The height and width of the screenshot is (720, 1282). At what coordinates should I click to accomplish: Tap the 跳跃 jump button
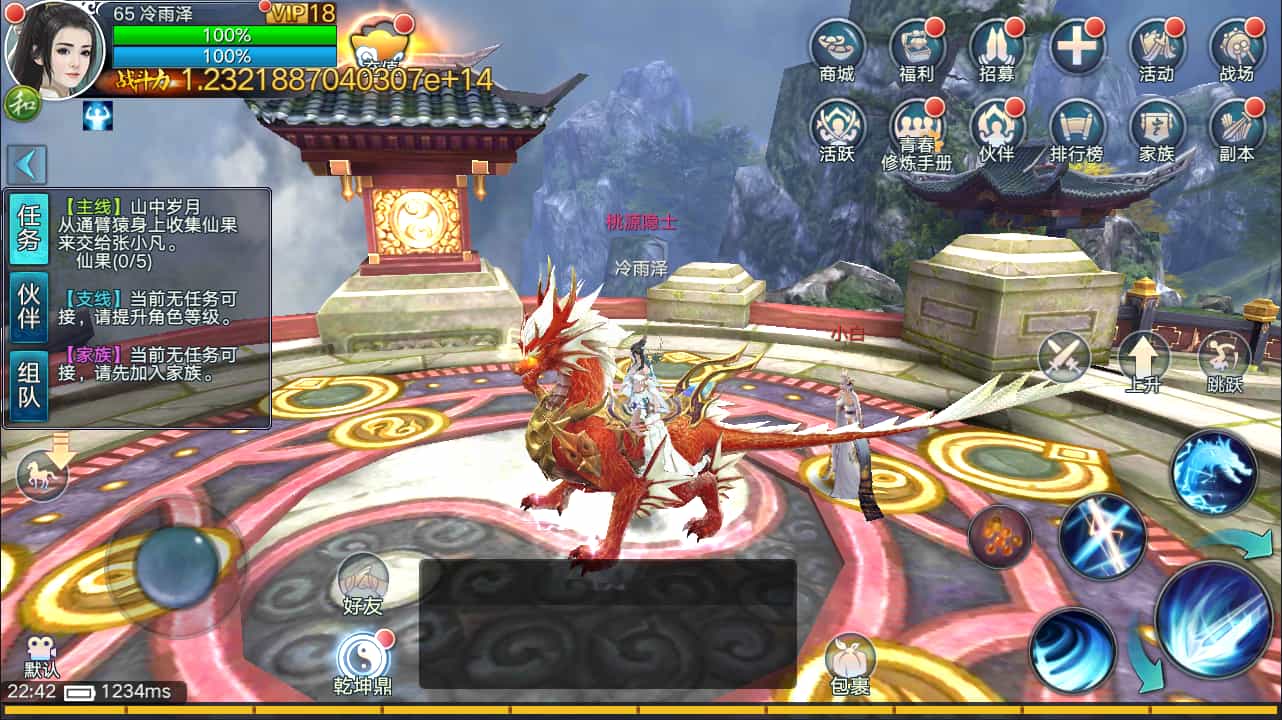1224,360
